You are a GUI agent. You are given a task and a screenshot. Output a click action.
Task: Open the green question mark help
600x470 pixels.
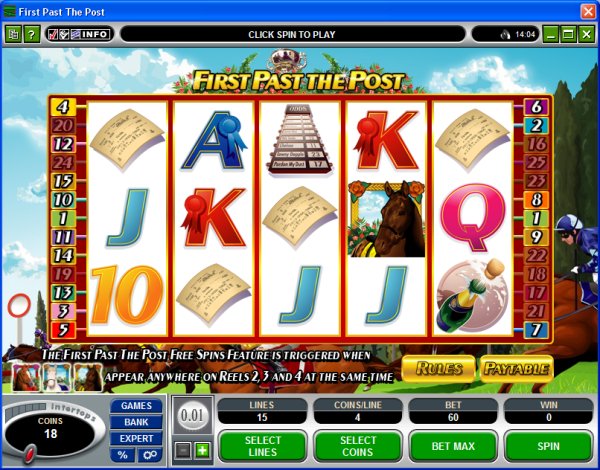[31, 34]
